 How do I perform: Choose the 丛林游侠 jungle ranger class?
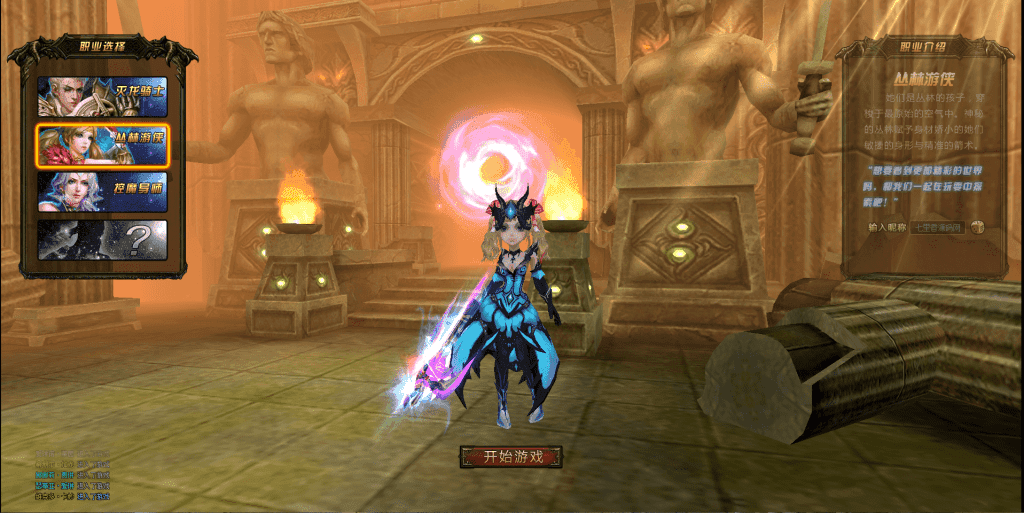102,145
